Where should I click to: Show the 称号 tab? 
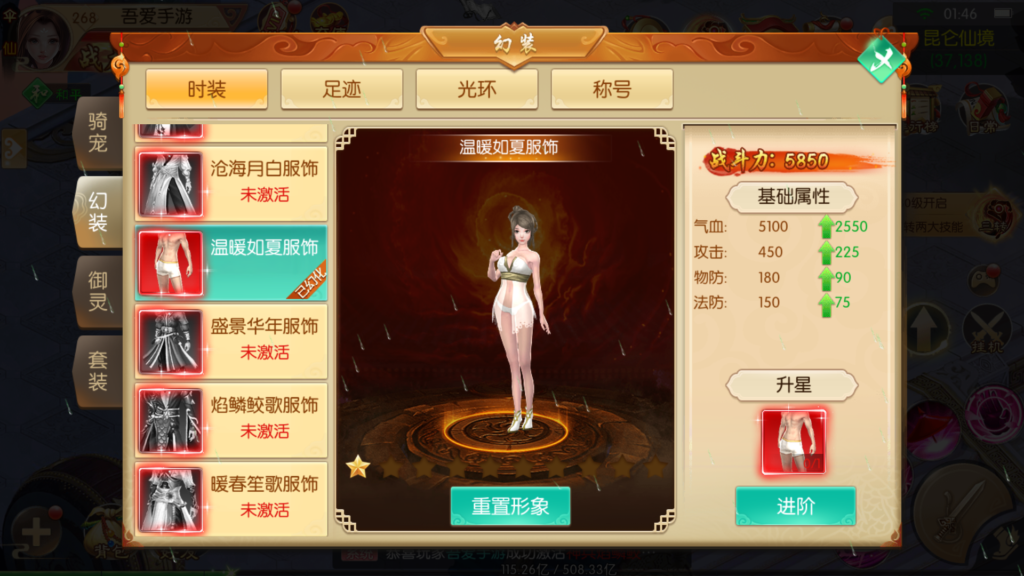[611, 90]
